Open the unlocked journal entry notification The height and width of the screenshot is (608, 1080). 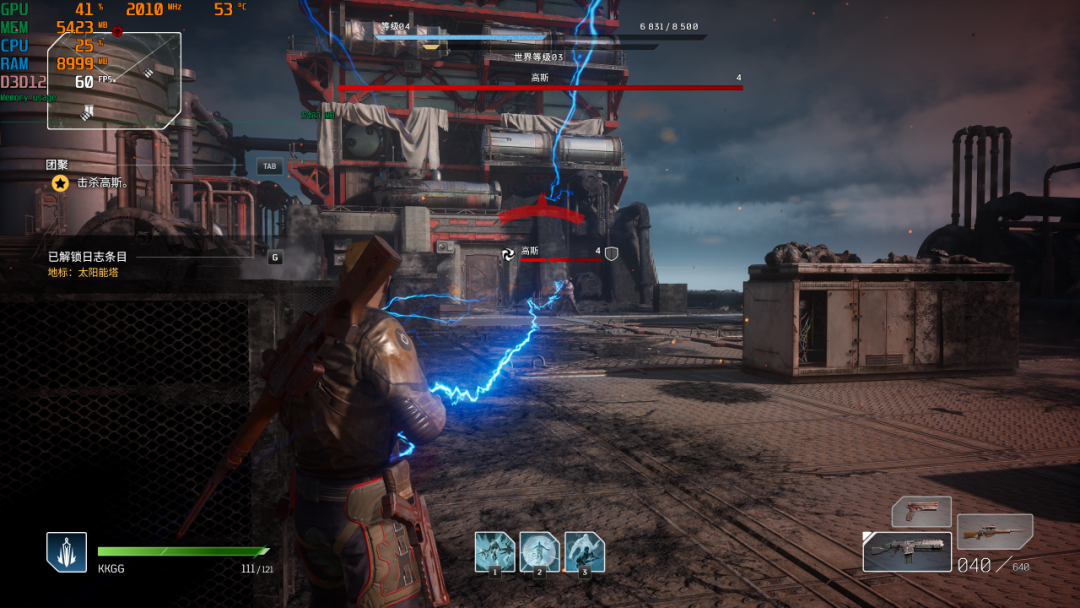tap(88, 257)
